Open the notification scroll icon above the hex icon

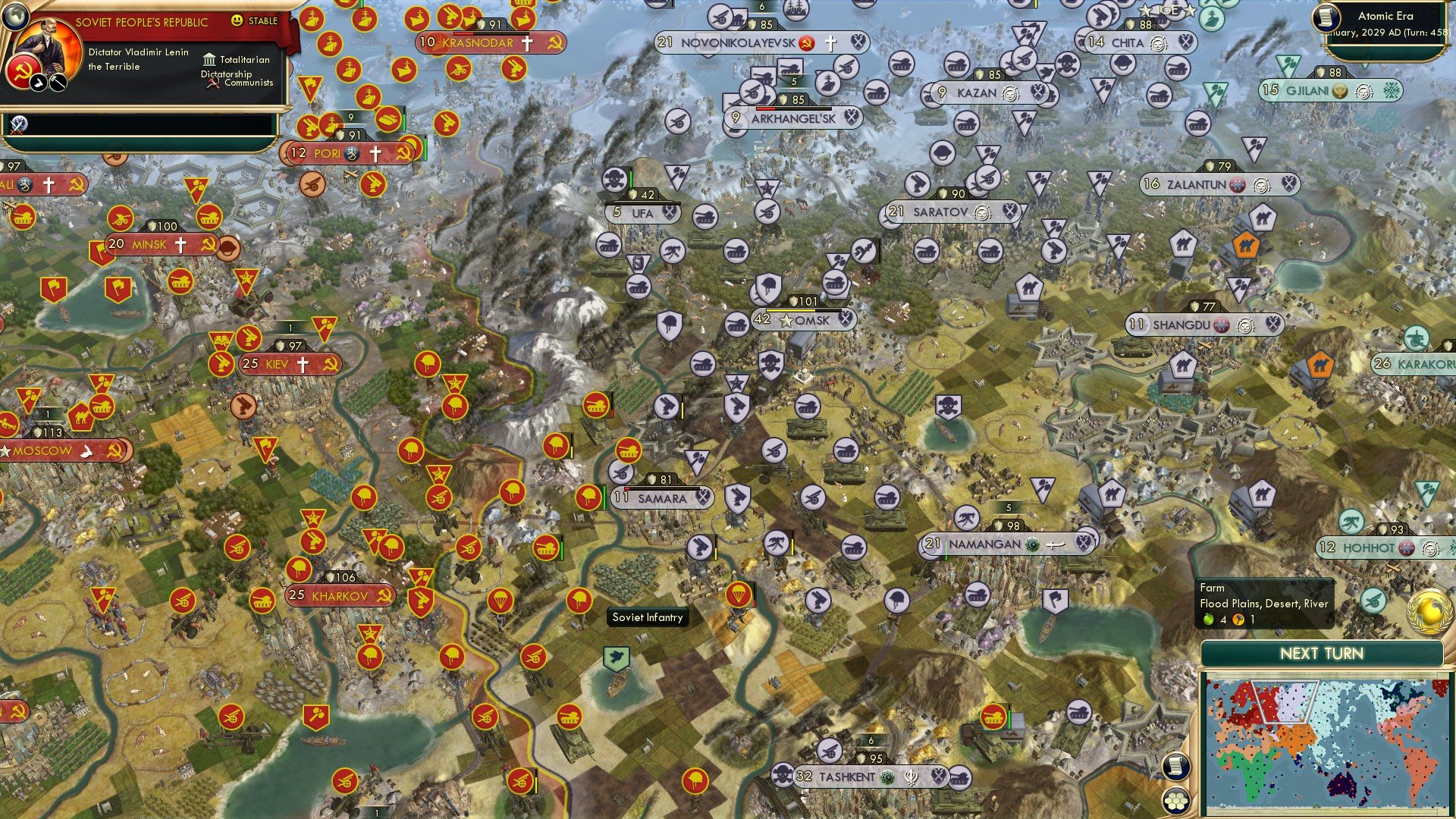[1175, 767]
